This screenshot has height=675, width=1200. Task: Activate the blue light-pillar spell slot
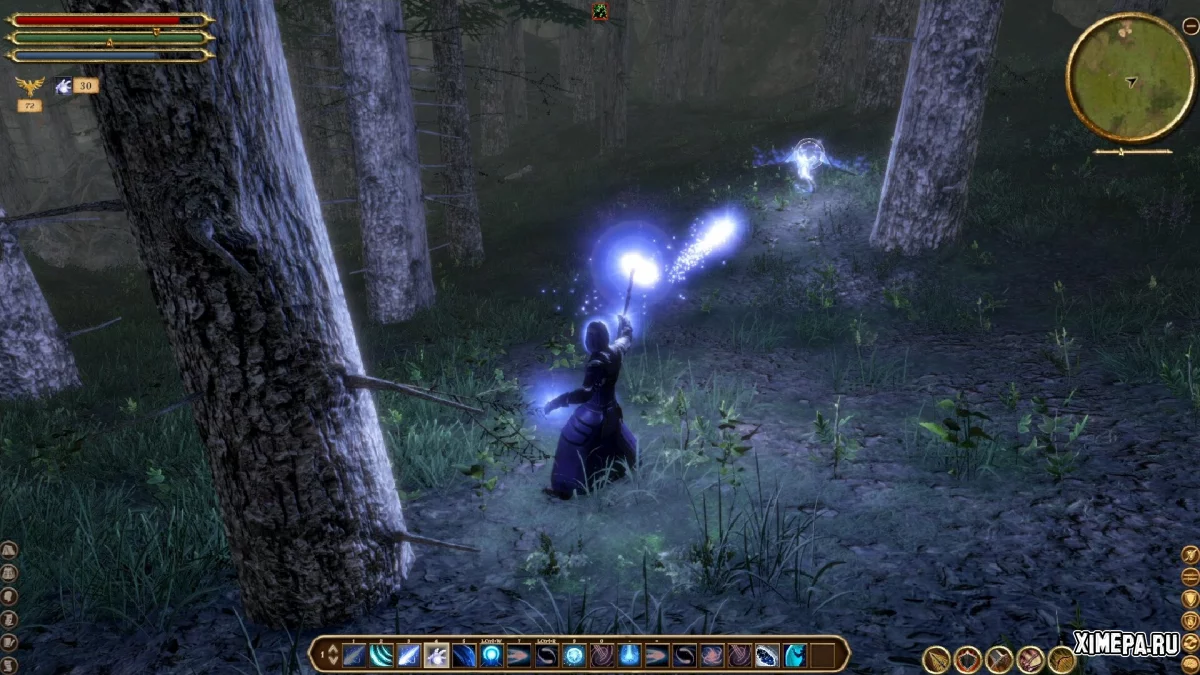pyautogui.click(x=629, y=655)
